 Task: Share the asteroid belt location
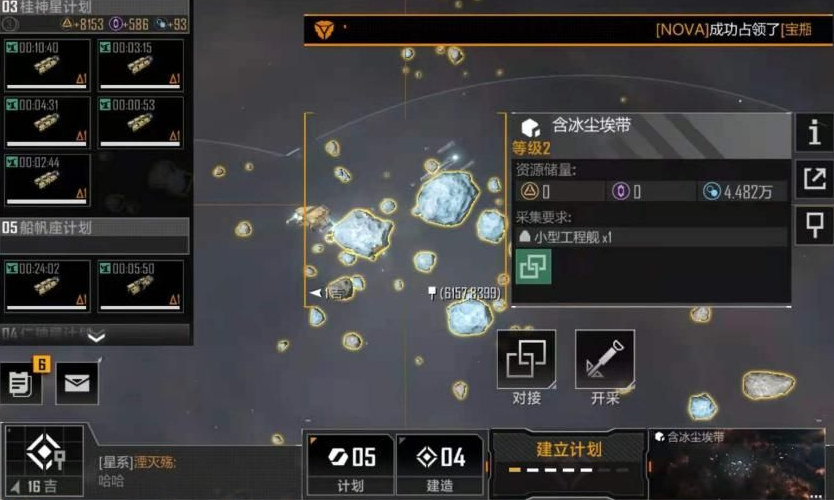pyautogui.click(x=814, y=180)
